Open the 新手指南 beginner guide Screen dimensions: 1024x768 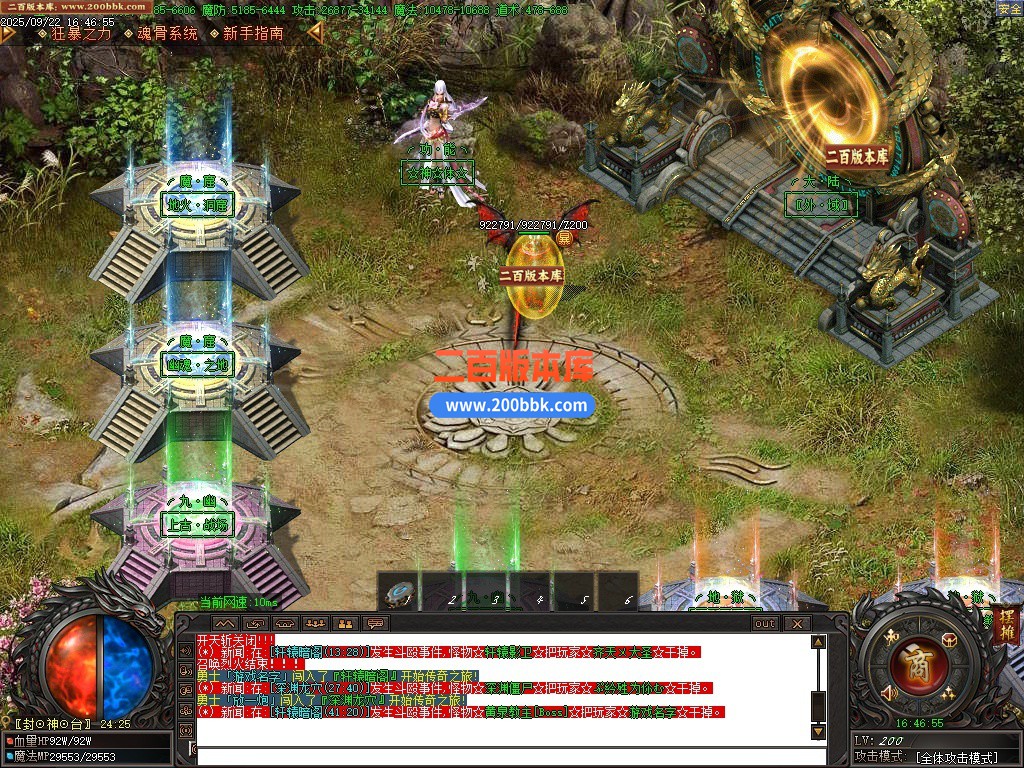coord(253,33)
